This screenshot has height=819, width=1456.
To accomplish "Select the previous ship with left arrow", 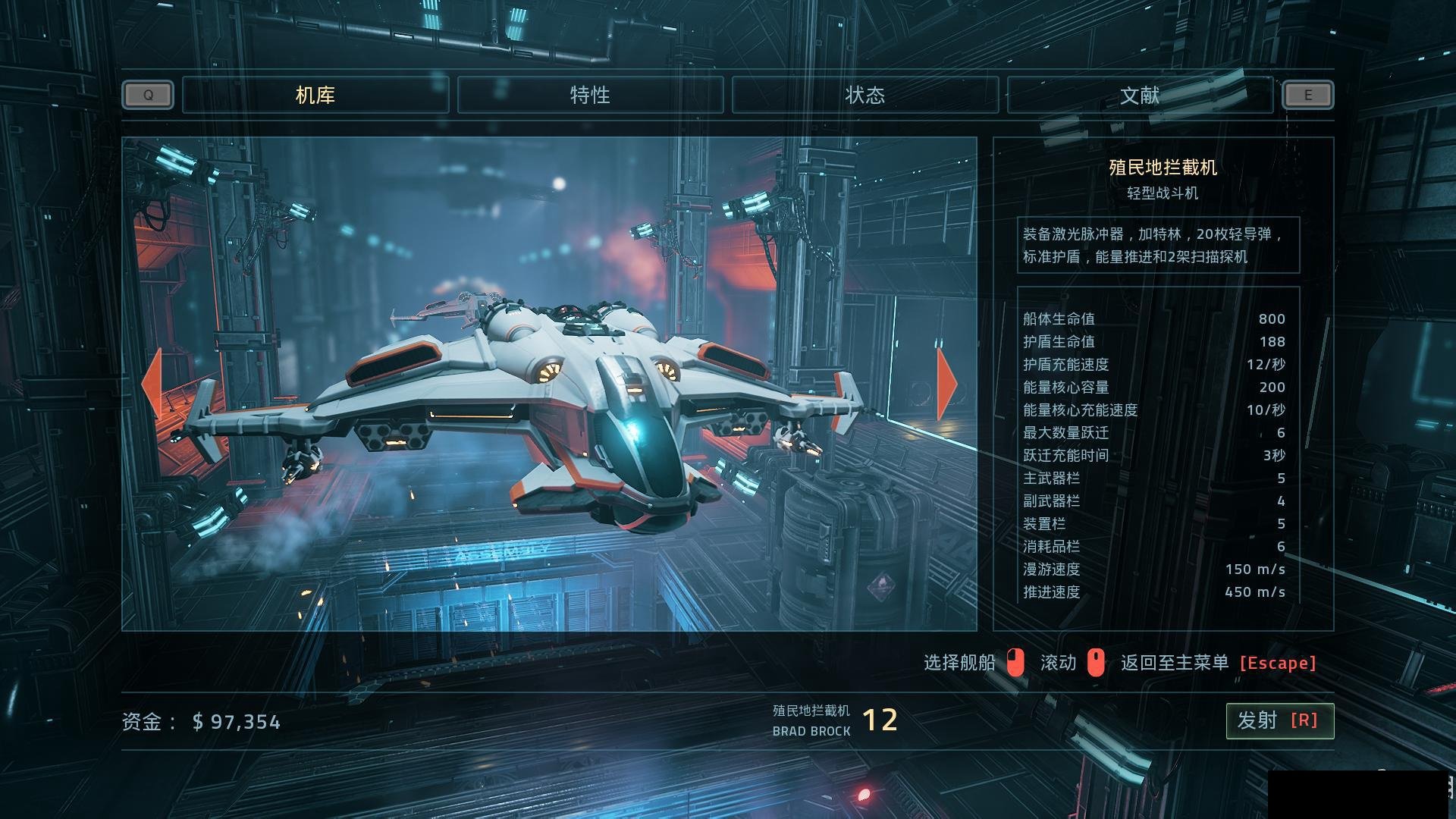I will (152, 384).
